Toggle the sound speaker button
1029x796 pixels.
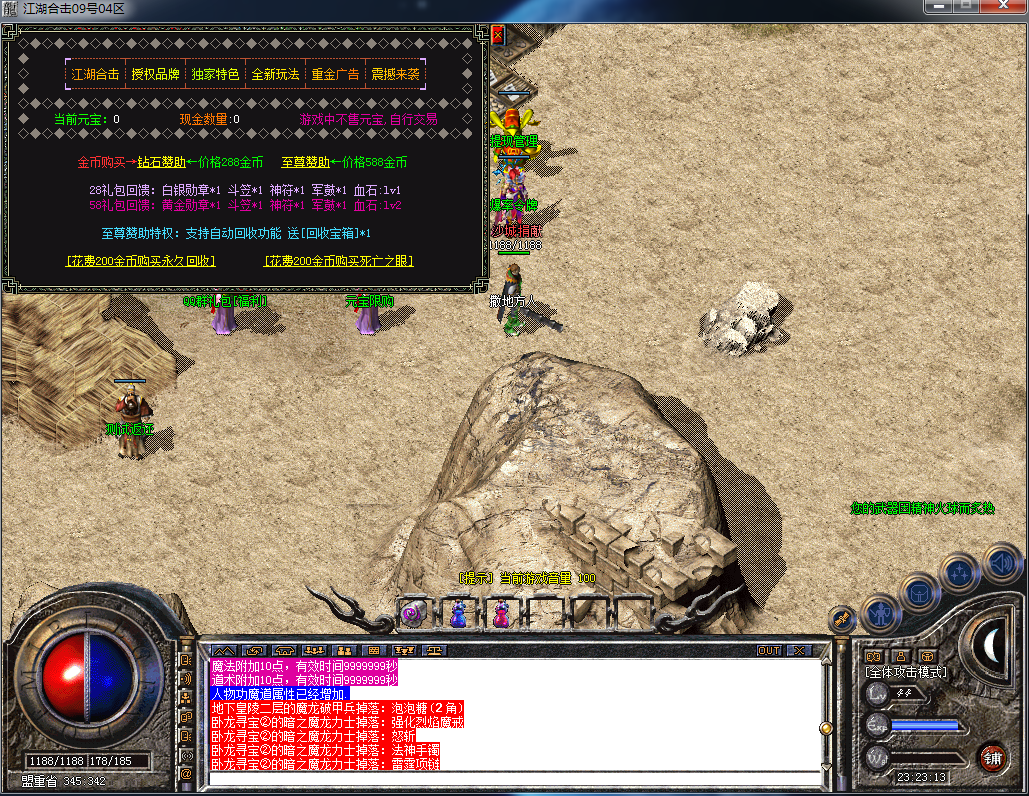point(999,561)
